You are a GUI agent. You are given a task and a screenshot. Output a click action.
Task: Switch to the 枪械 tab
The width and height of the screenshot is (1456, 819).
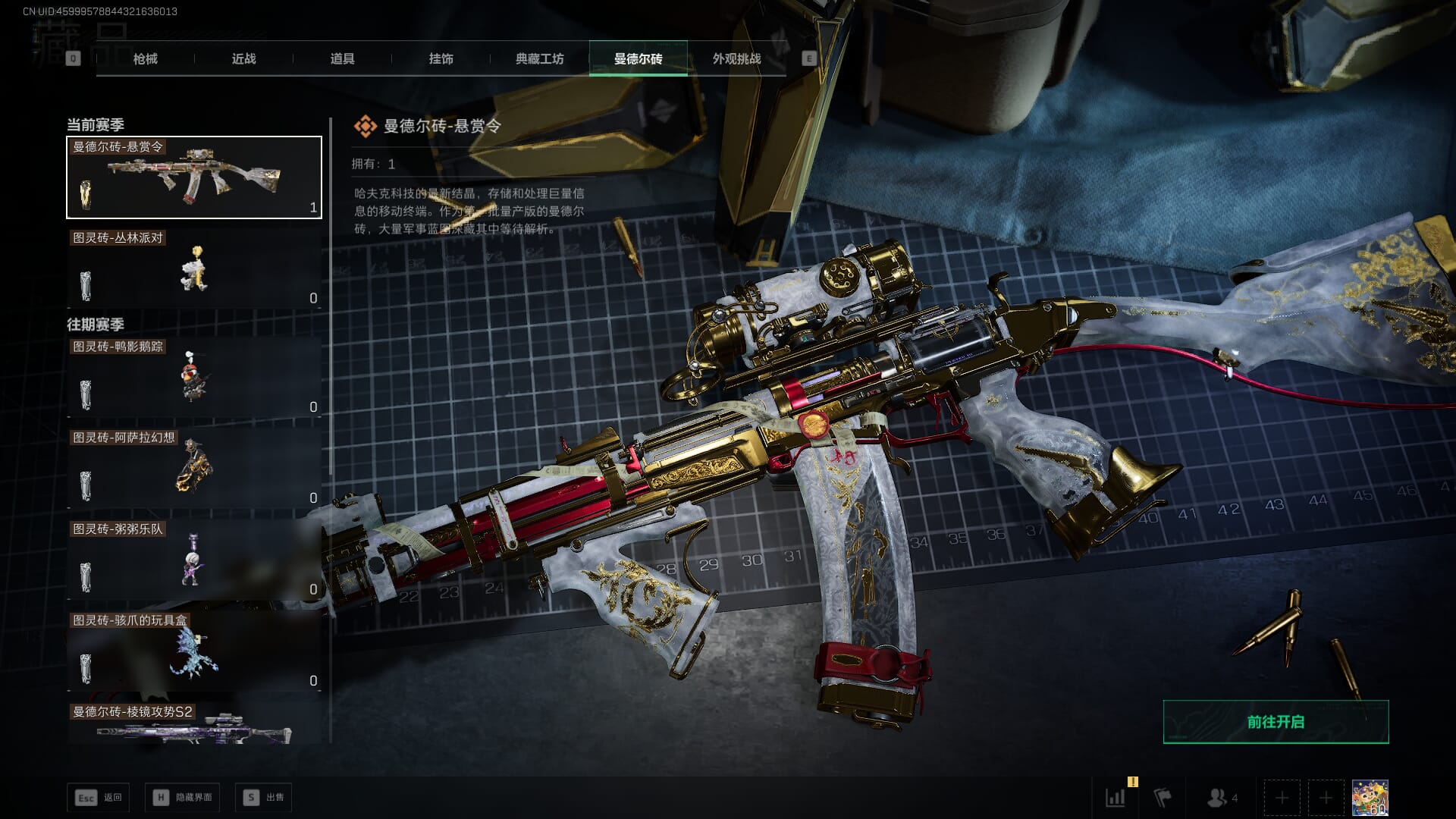145,59
